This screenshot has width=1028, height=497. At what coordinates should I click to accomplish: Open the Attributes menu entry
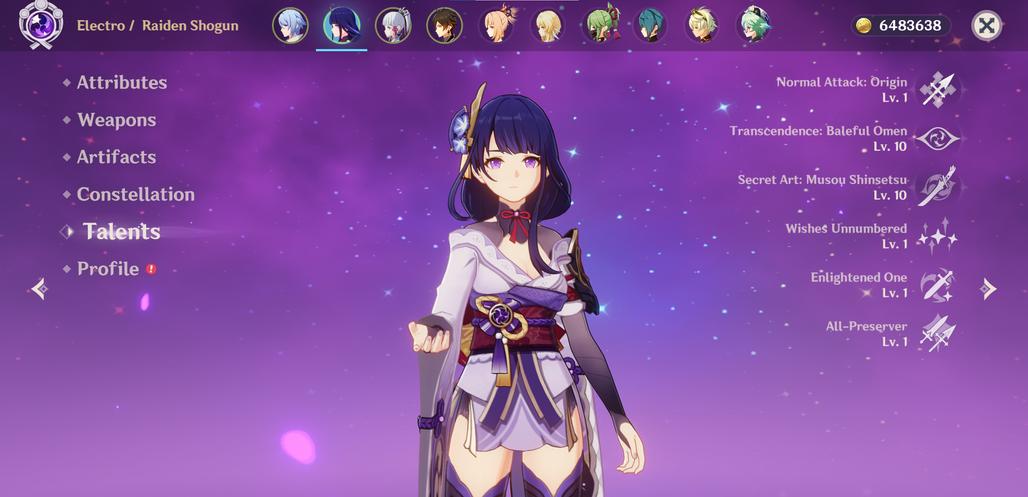click(121, 83)
